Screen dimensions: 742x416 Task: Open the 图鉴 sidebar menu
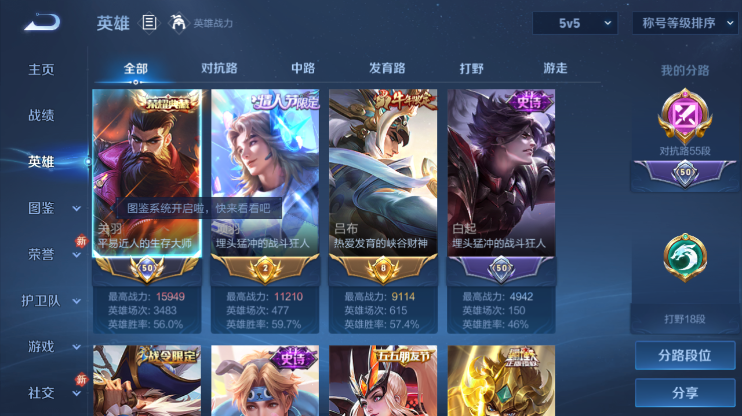(x=41, y=208)
